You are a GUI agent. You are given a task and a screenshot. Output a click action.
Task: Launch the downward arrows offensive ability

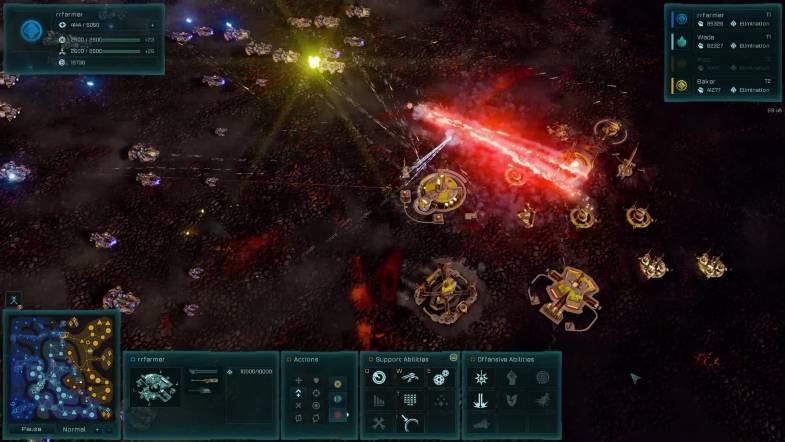(481, 400)
